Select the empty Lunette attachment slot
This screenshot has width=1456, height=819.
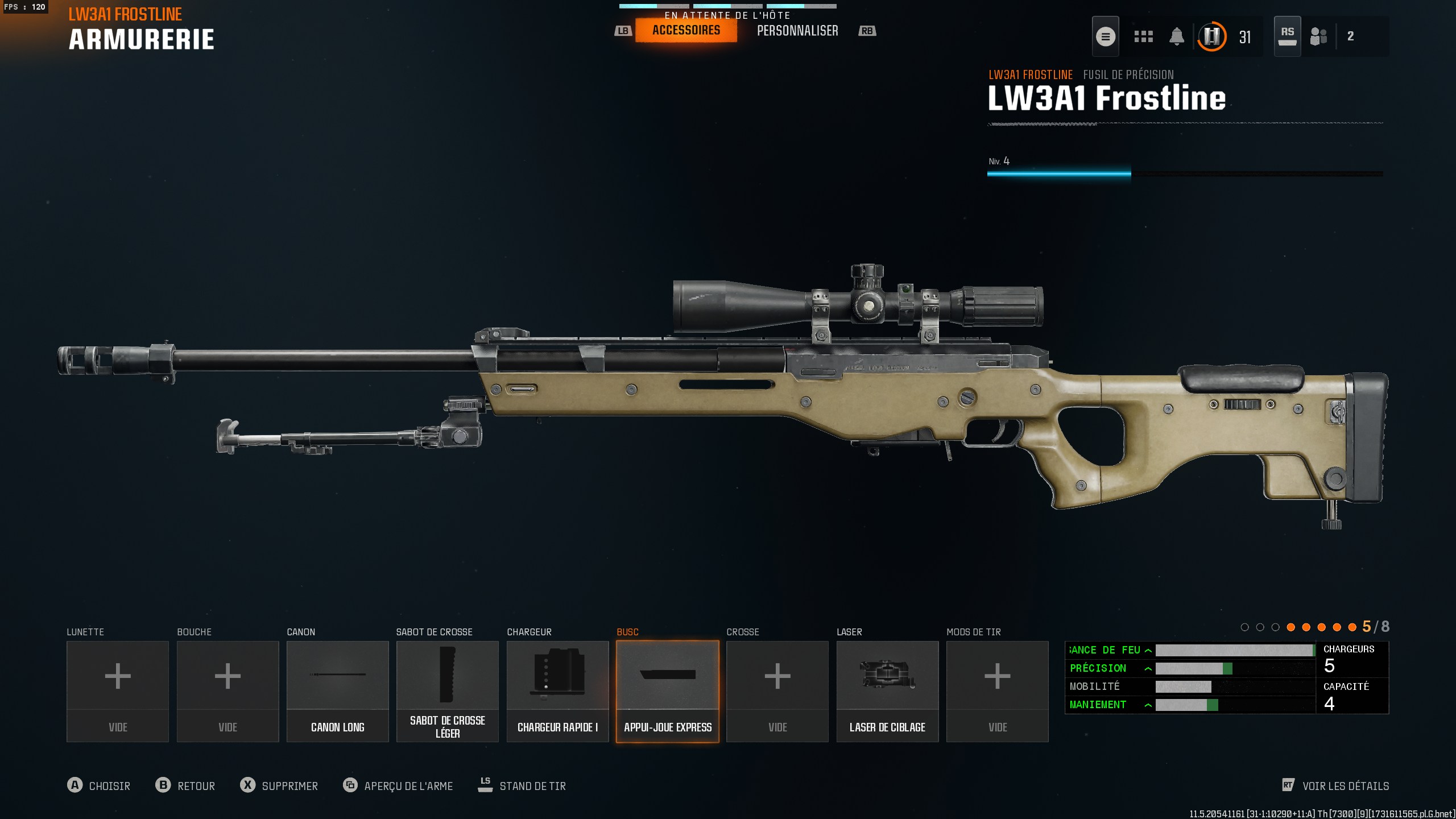(117, 691)
